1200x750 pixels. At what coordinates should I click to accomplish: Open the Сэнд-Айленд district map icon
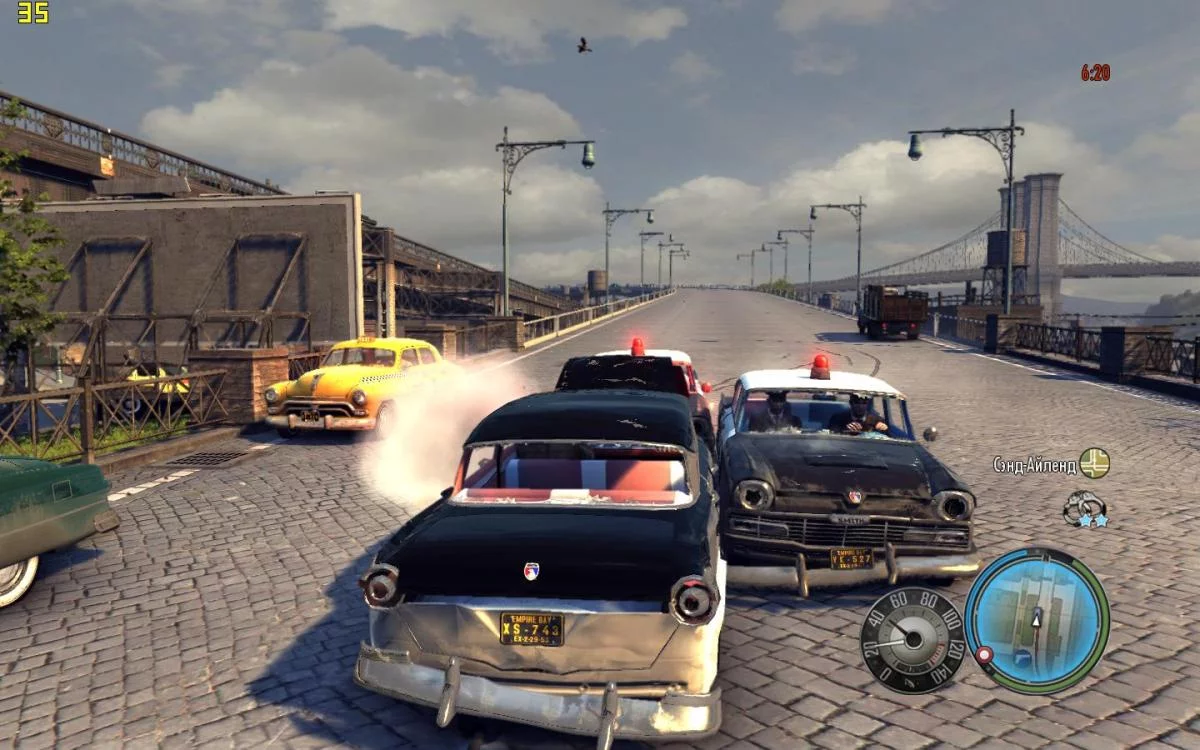pyautogui.click(x=1095, y=463)
